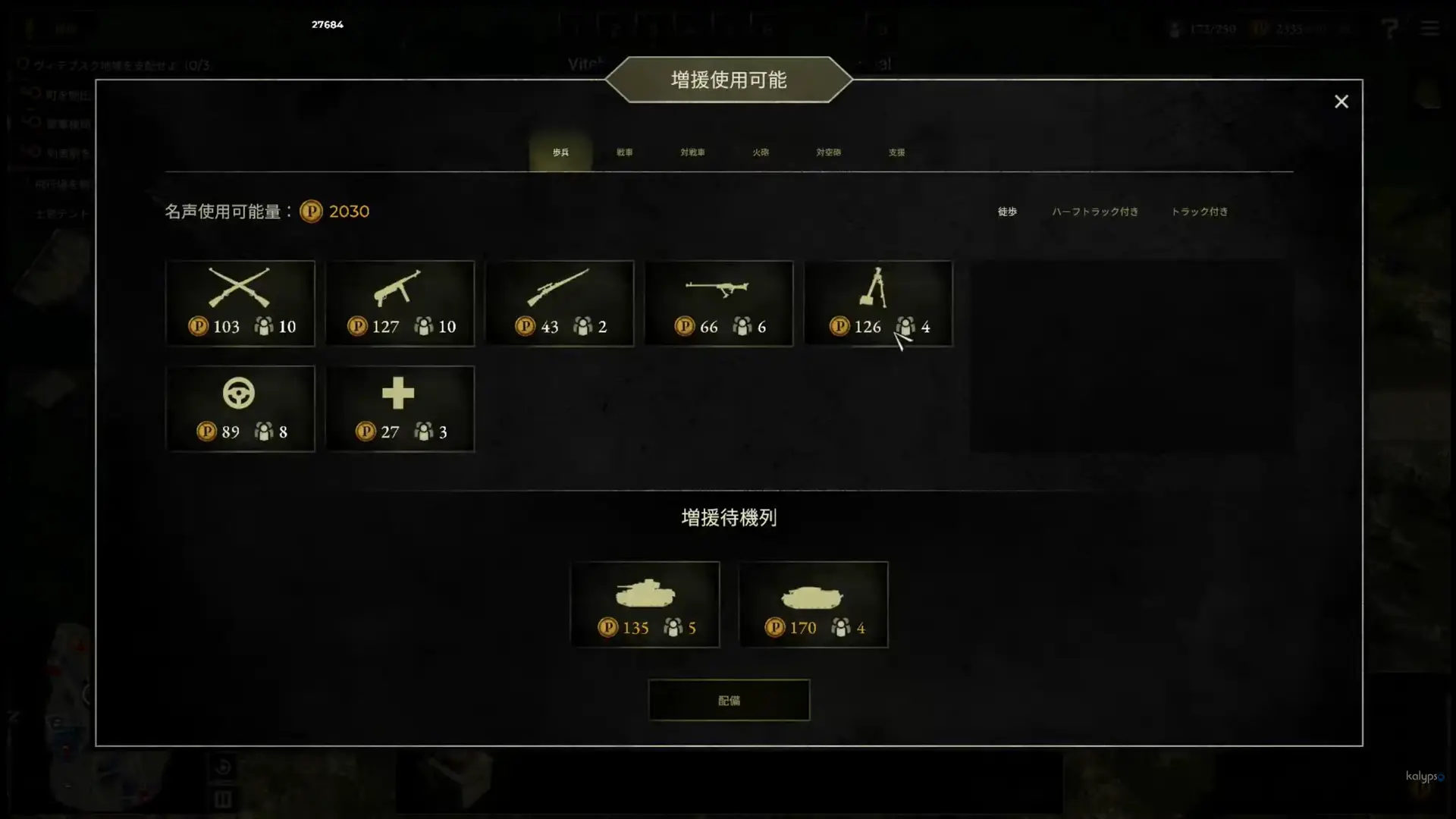Image resolution: width=1456 pixels, height=819 pixels.
Task: Pick the steering wheel crew costing 89
Action: pos(240,409)
